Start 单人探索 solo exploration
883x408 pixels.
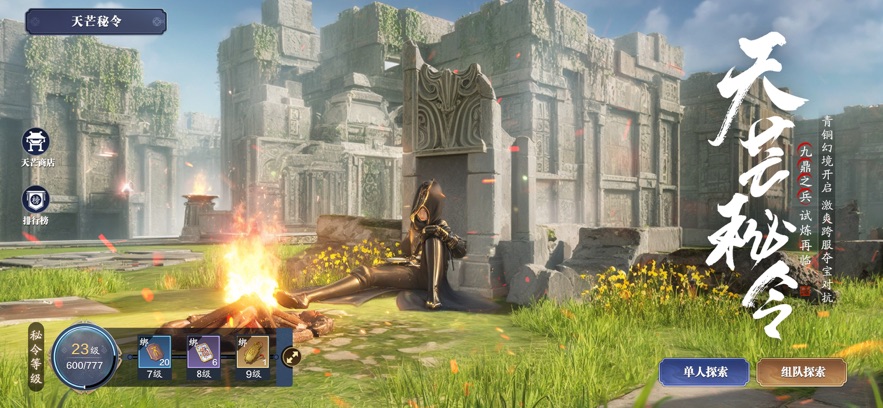click(x=704, y=372)
